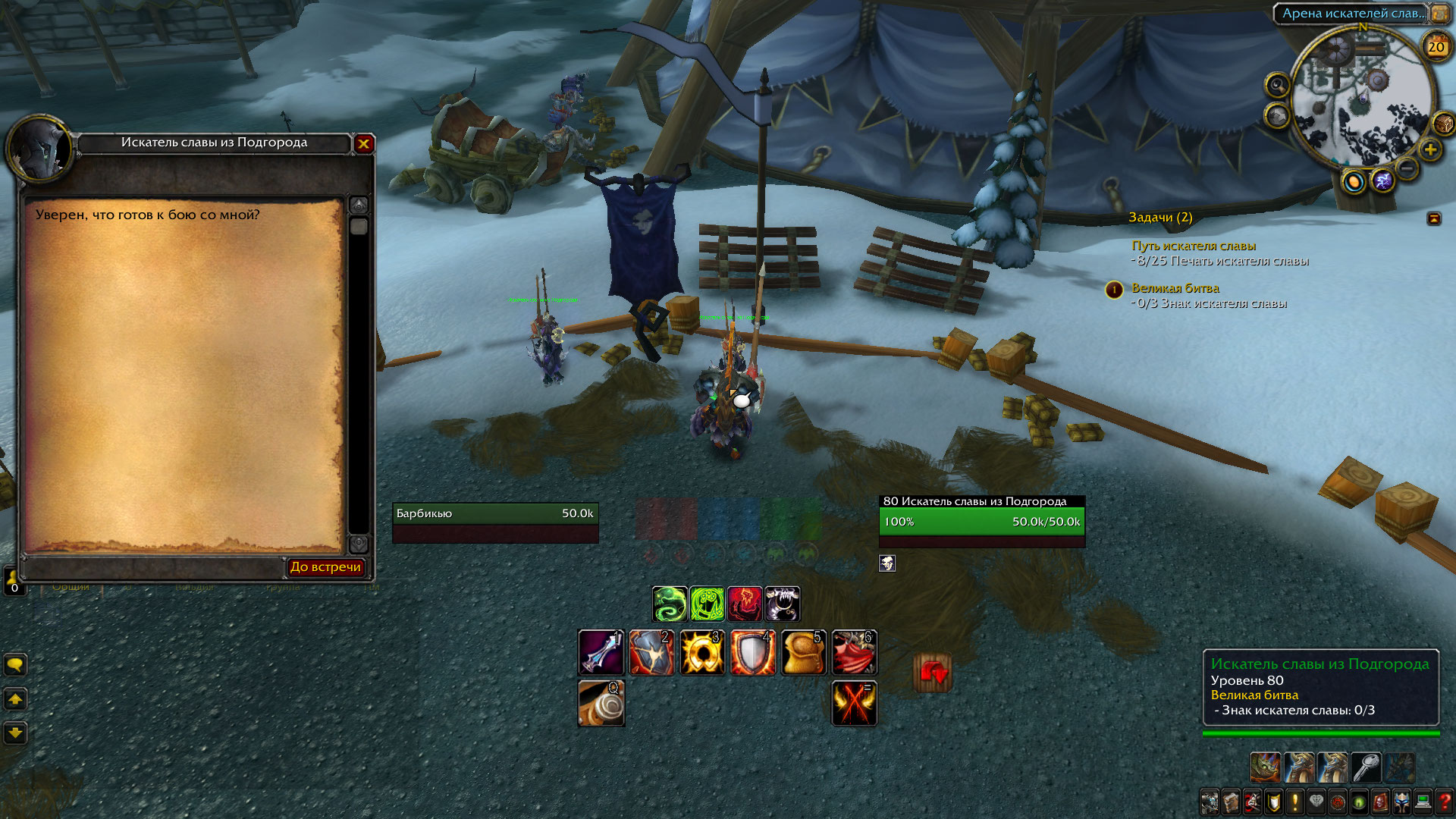Use the yellow sack item in slot 5
Image resolution: width=1456 pixels, height=819 pixels.
803,652
